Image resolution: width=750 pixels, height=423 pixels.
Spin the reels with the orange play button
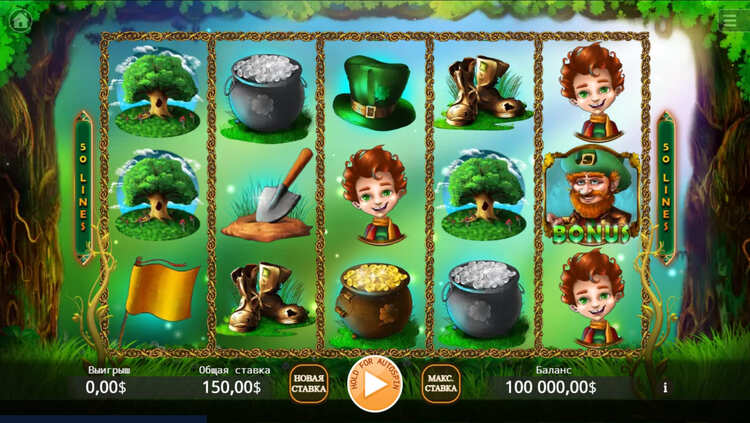coord(375,384)
